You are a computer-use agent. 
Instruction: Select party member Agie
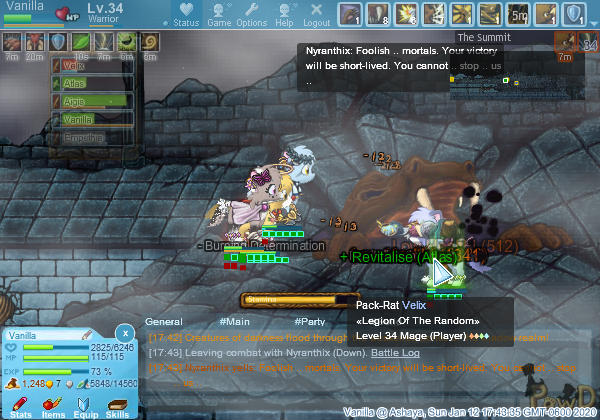tap(92, 101)
